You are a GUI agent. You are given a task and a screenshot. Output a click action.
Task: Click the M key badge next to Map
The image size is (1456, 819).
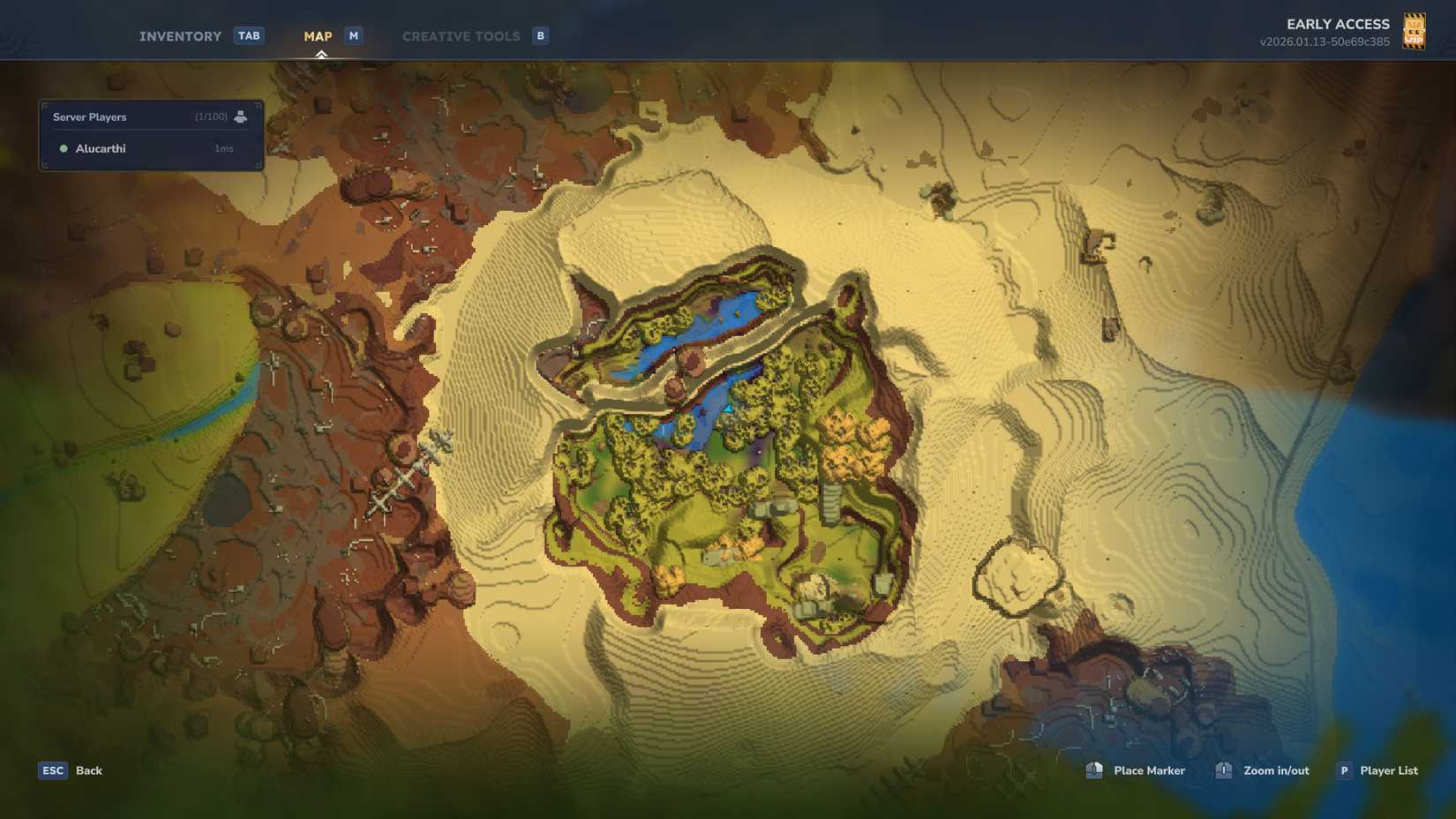353,35
